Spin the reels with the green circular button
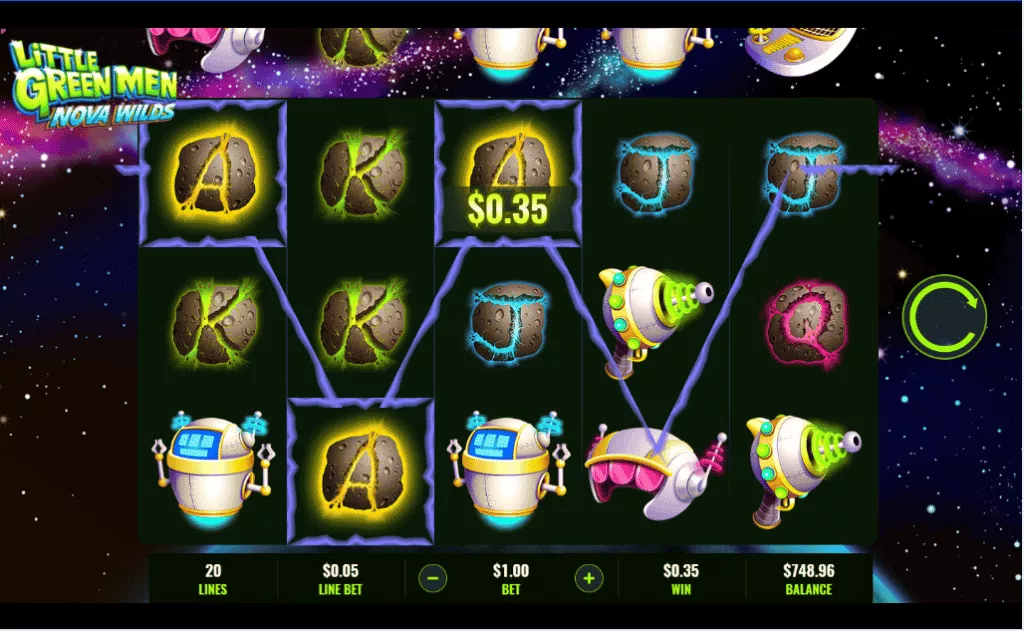The width and height of the screenshot is (1024, 631). click(944, 317)
